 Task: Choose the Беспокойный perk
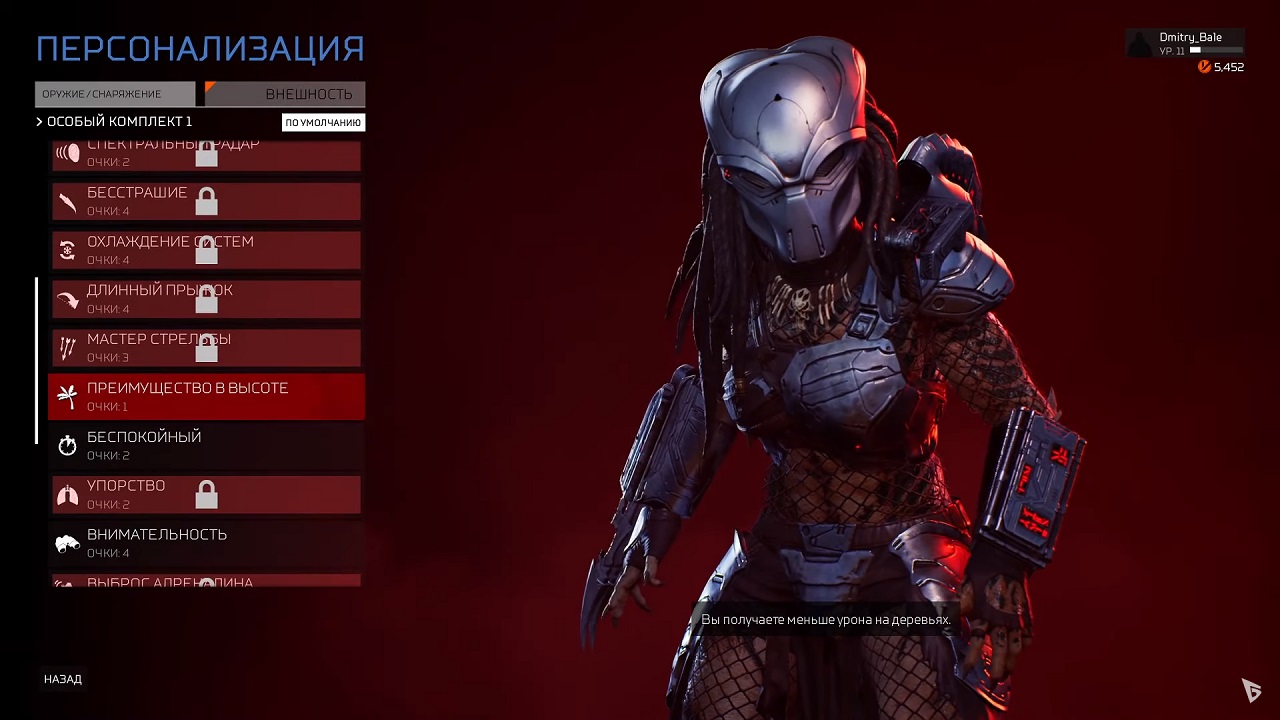click(x=206, y=446)
